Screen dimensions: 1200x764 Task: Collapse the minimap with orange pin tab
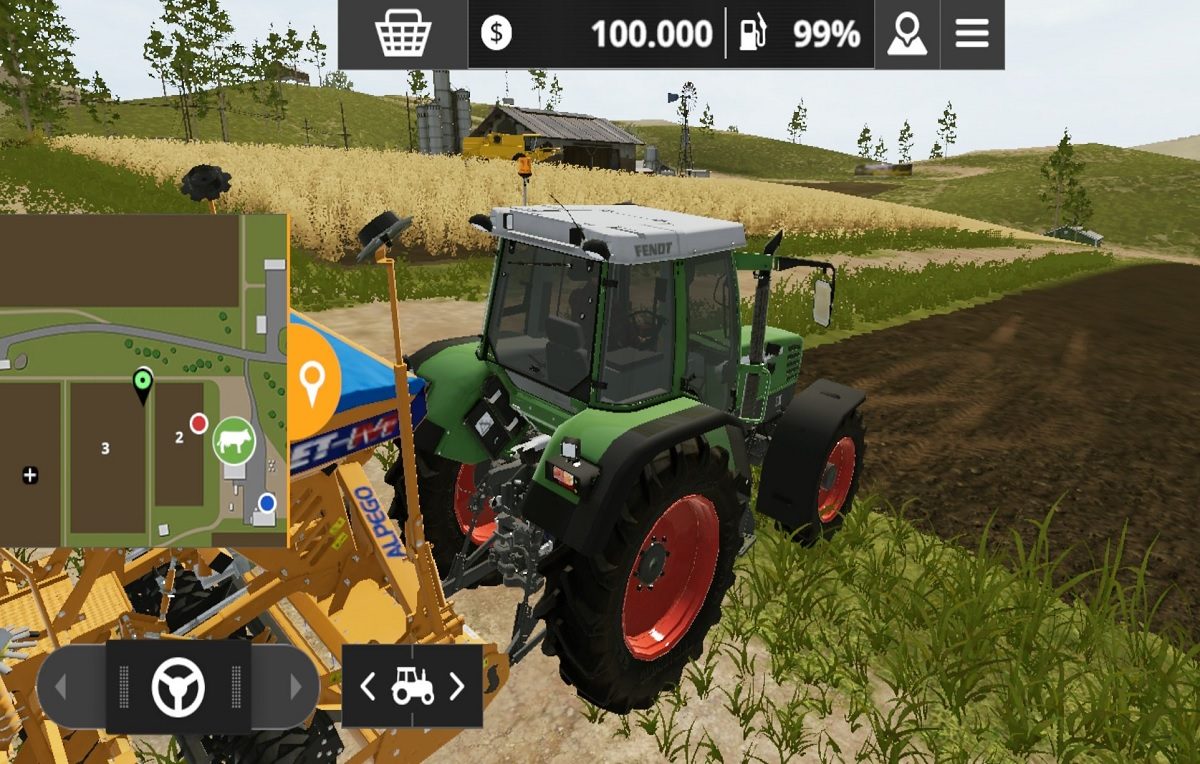(312, 381)
